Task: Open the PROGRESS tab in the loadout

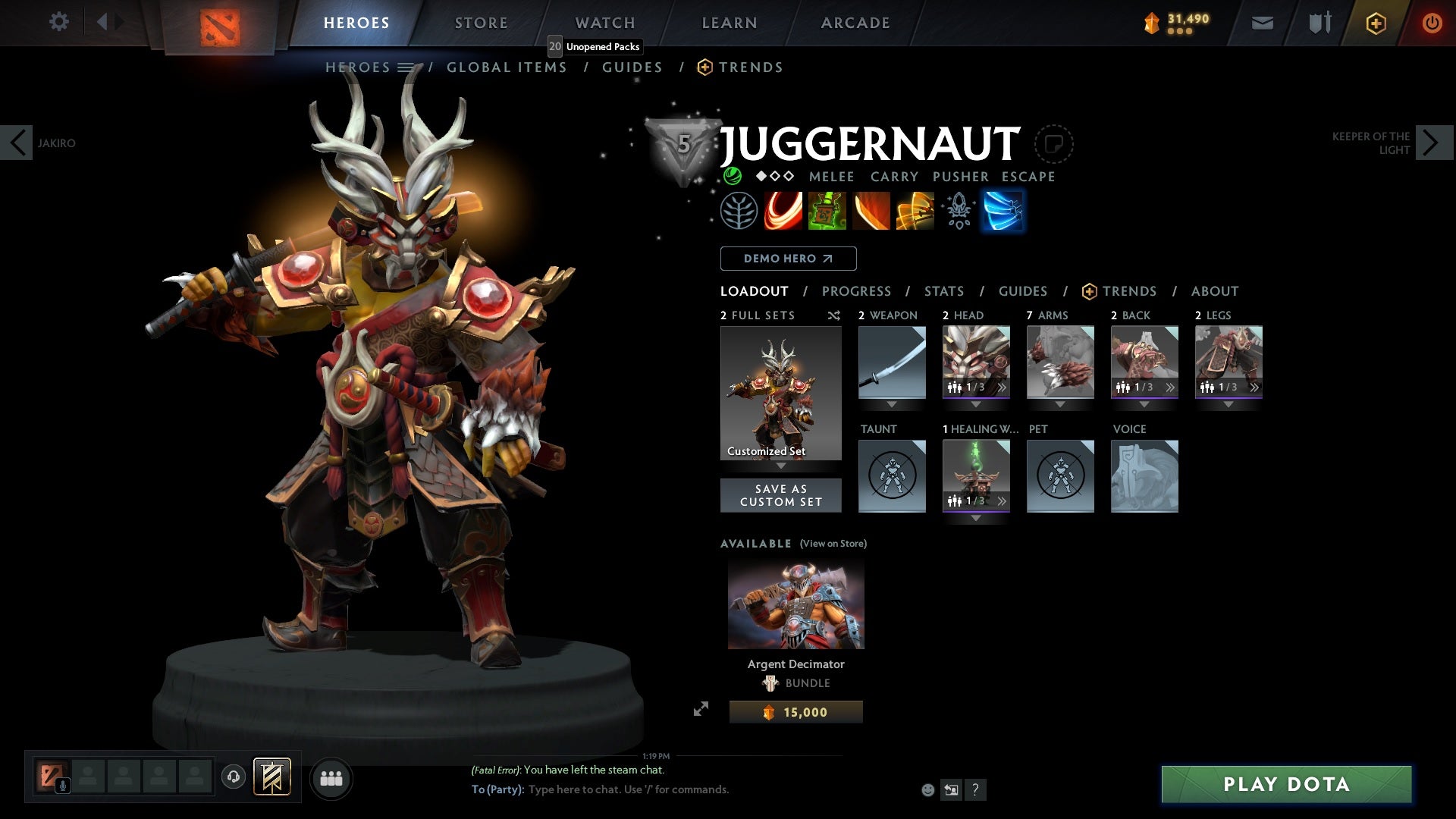Action: 857,290
